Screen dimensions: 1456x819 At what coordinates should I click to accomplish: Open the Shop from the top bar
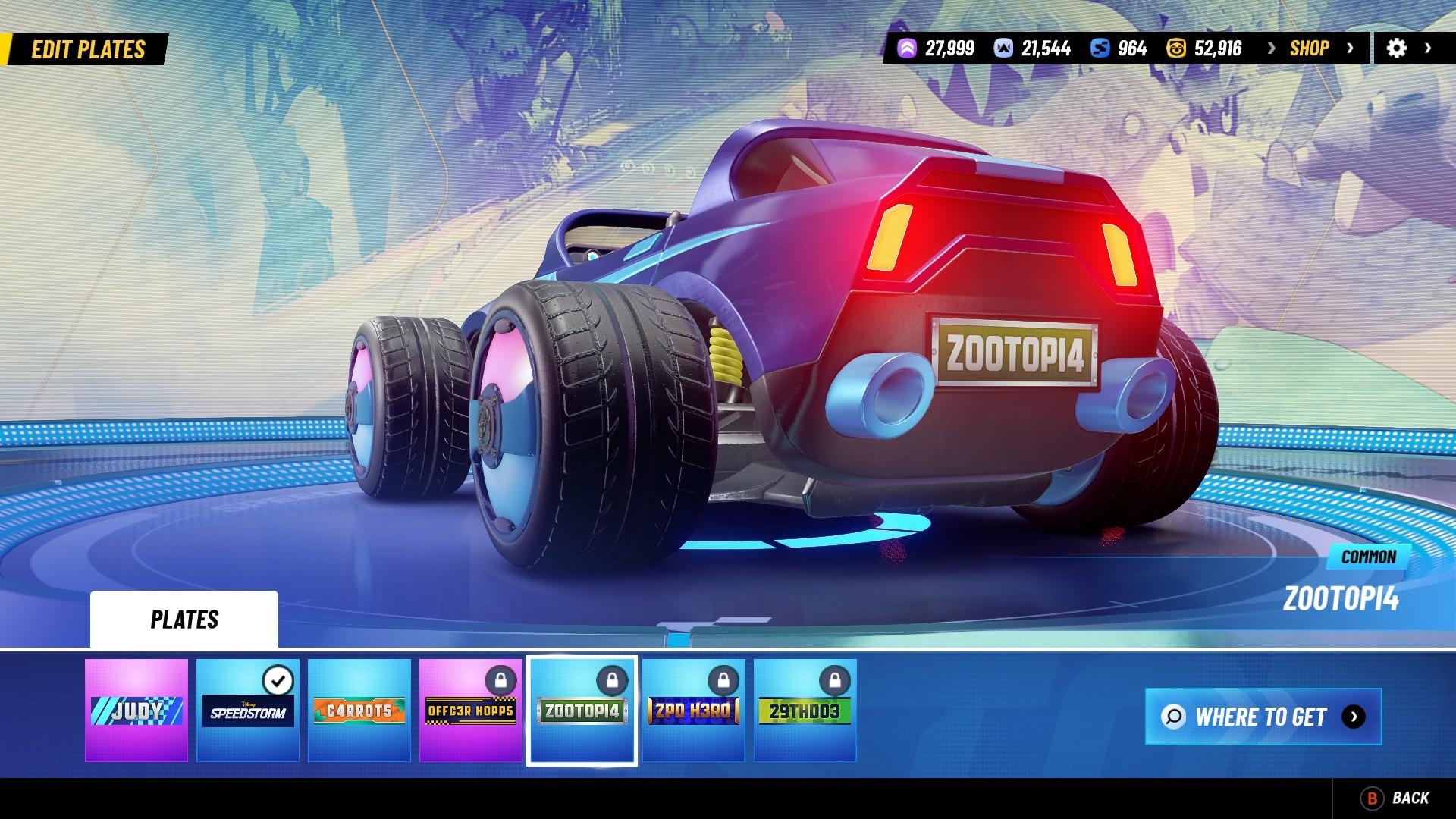pos(1310,49)
